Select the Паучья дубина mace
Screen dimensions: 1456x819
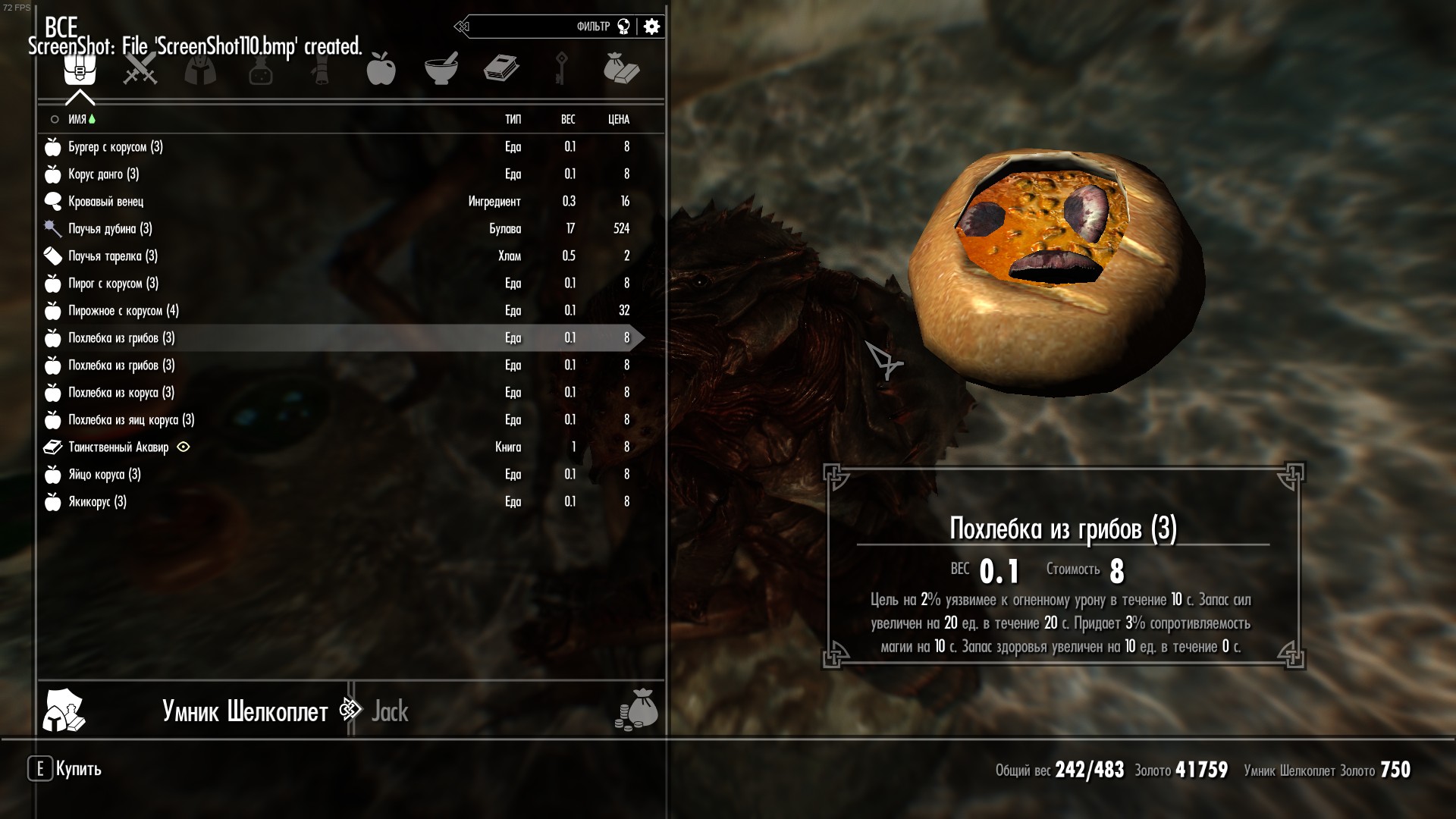tap(110, 229)
